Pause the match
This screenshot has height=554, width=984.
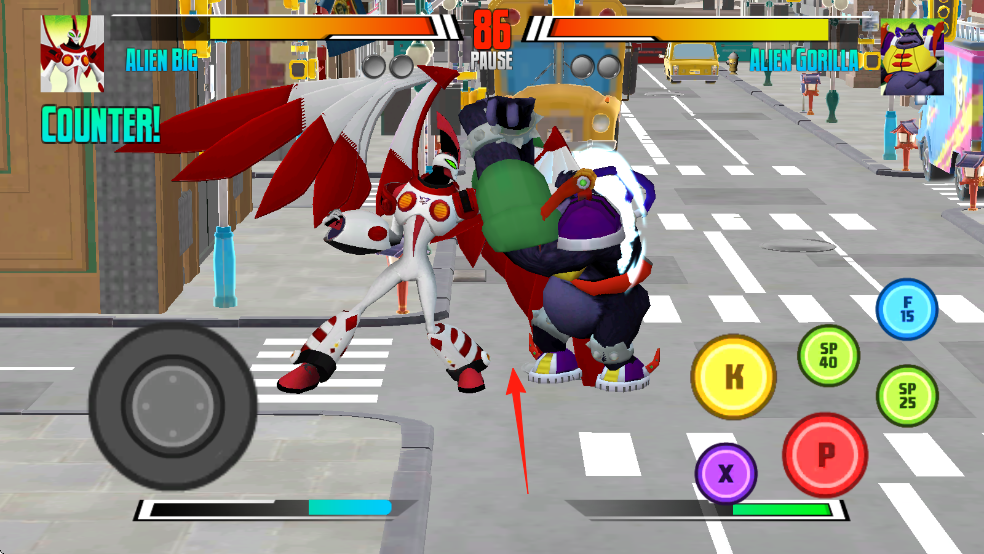491,61
